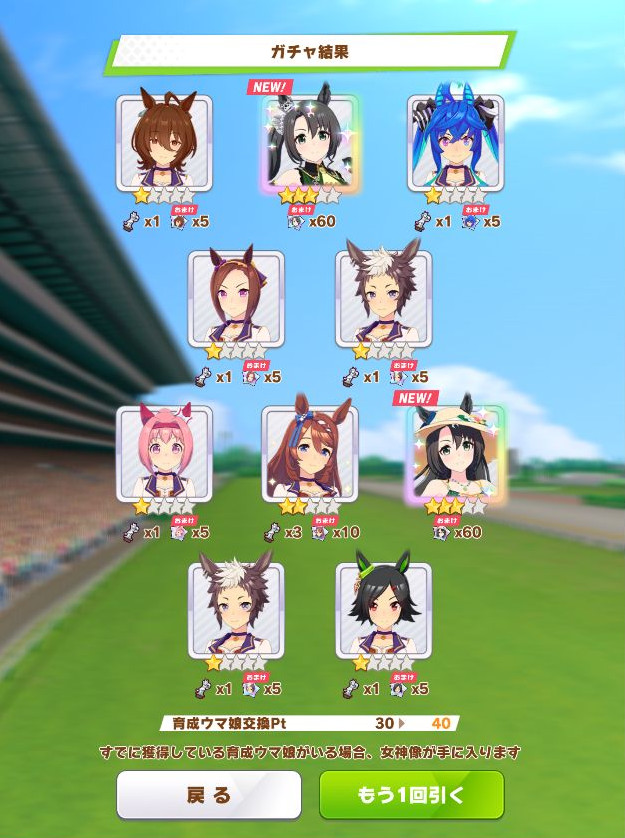Select the brown-haired card with hair over one eye

164,143
